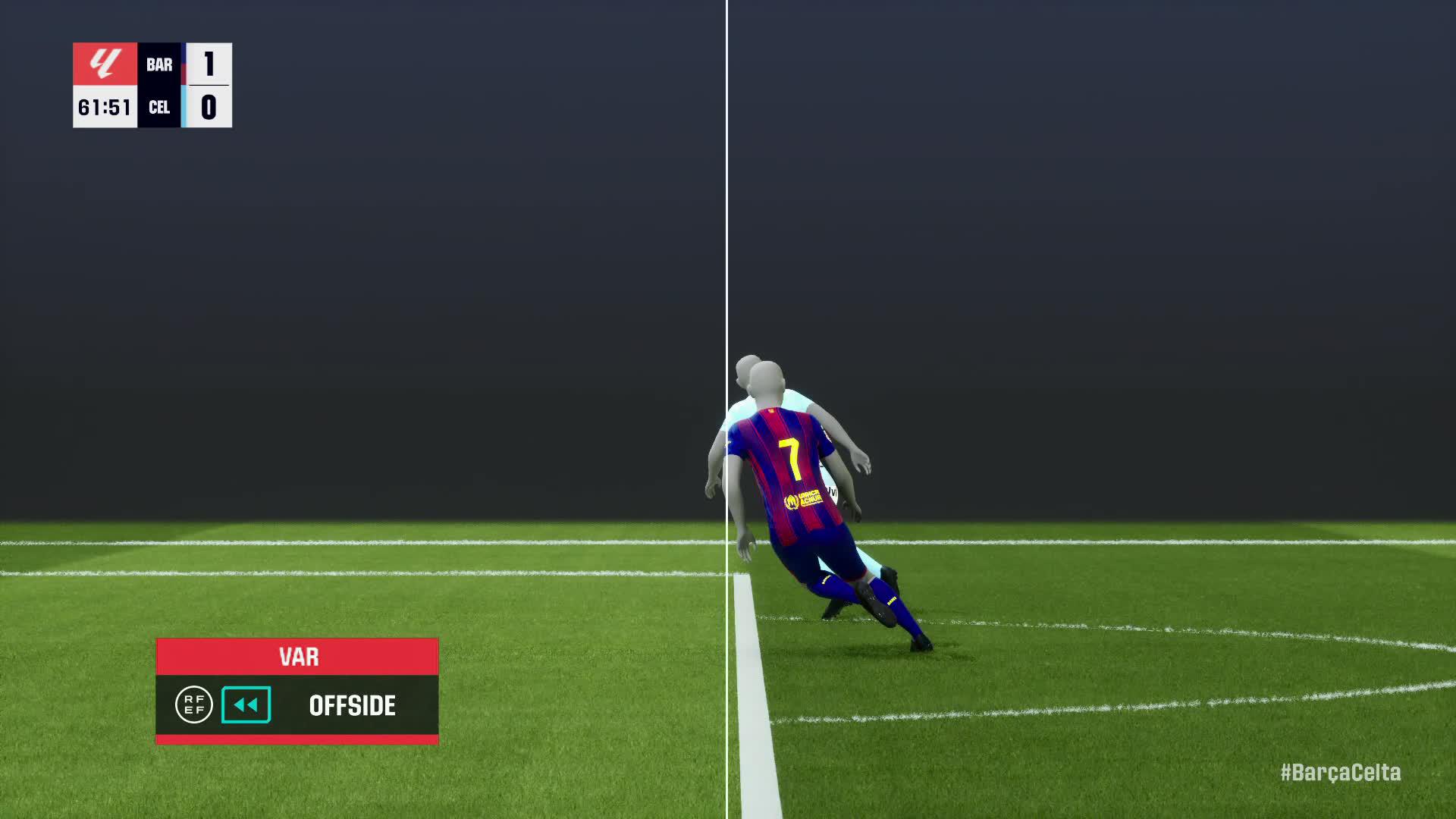This screenshot has width=1456, height=819.
Task: Expand the VAR decision details
Action: (x=297, y=706)
